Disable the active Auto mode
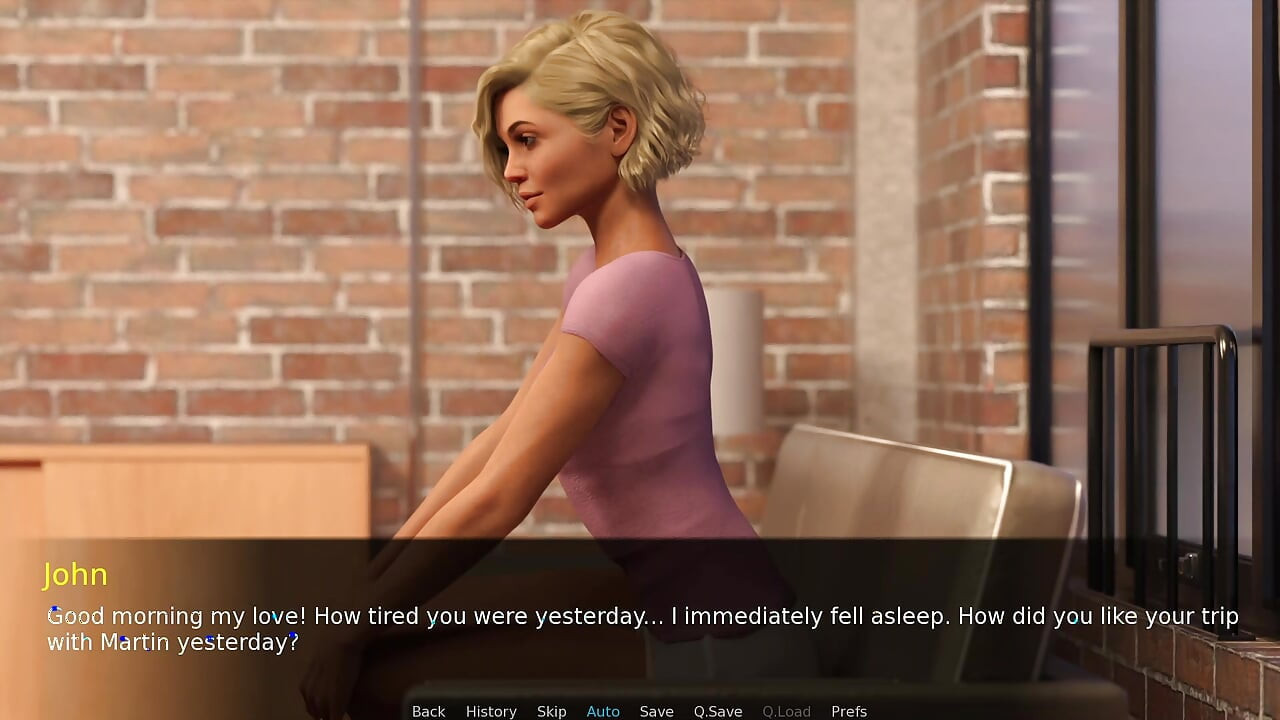Image resolution: width=1280 pixels, height=720 pixels. (603, 711)
